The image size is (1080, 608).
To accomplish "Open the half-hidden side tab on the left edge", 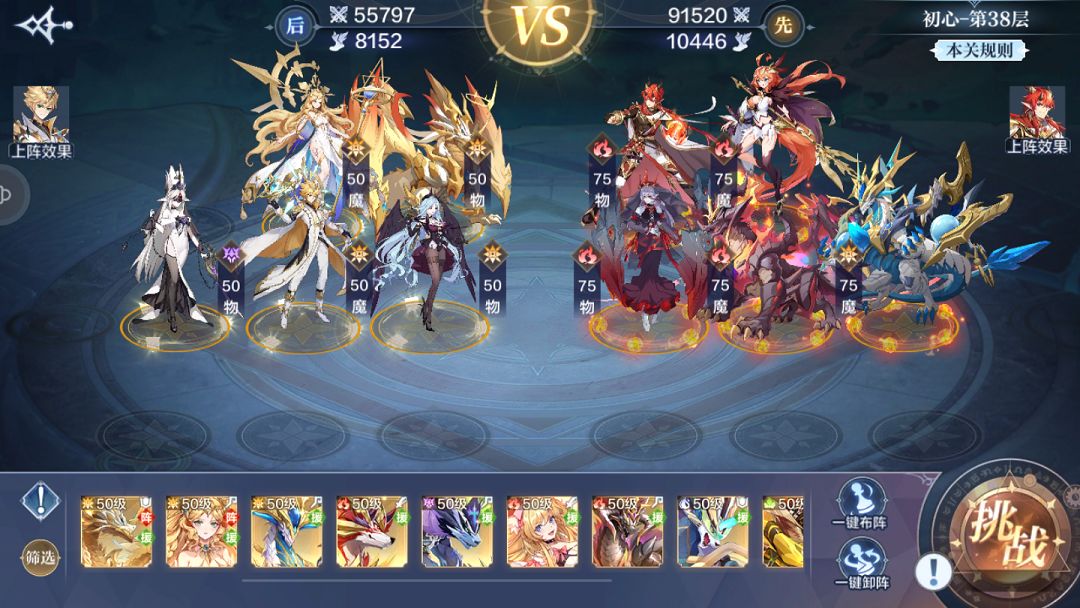I will pyautogui.click(x=10, y=192).
